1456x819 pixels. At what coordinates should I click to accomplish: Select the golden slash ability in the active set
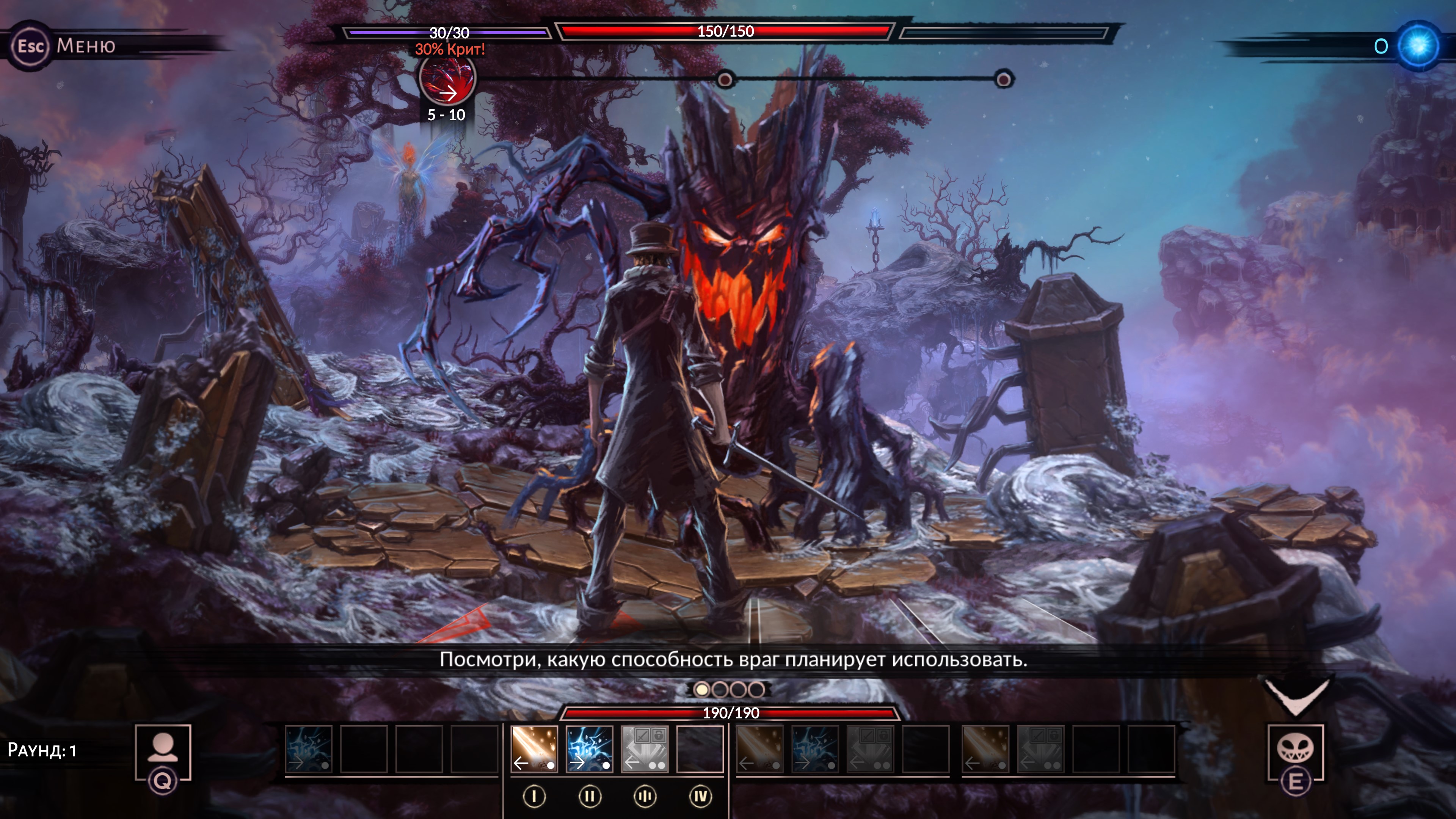pos(534,749)
